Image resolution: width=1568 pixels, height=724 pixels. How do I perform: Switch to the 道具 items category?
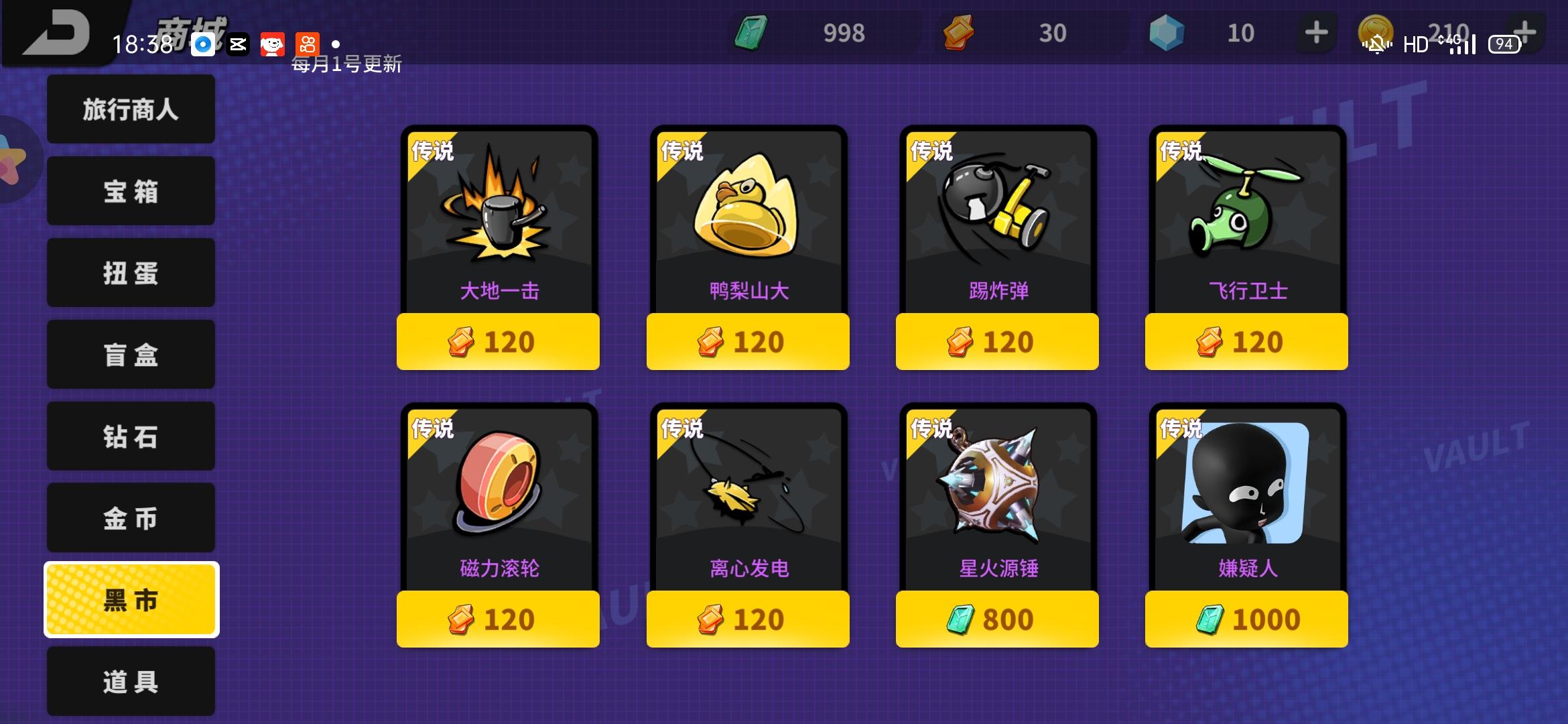click(131, 681)
